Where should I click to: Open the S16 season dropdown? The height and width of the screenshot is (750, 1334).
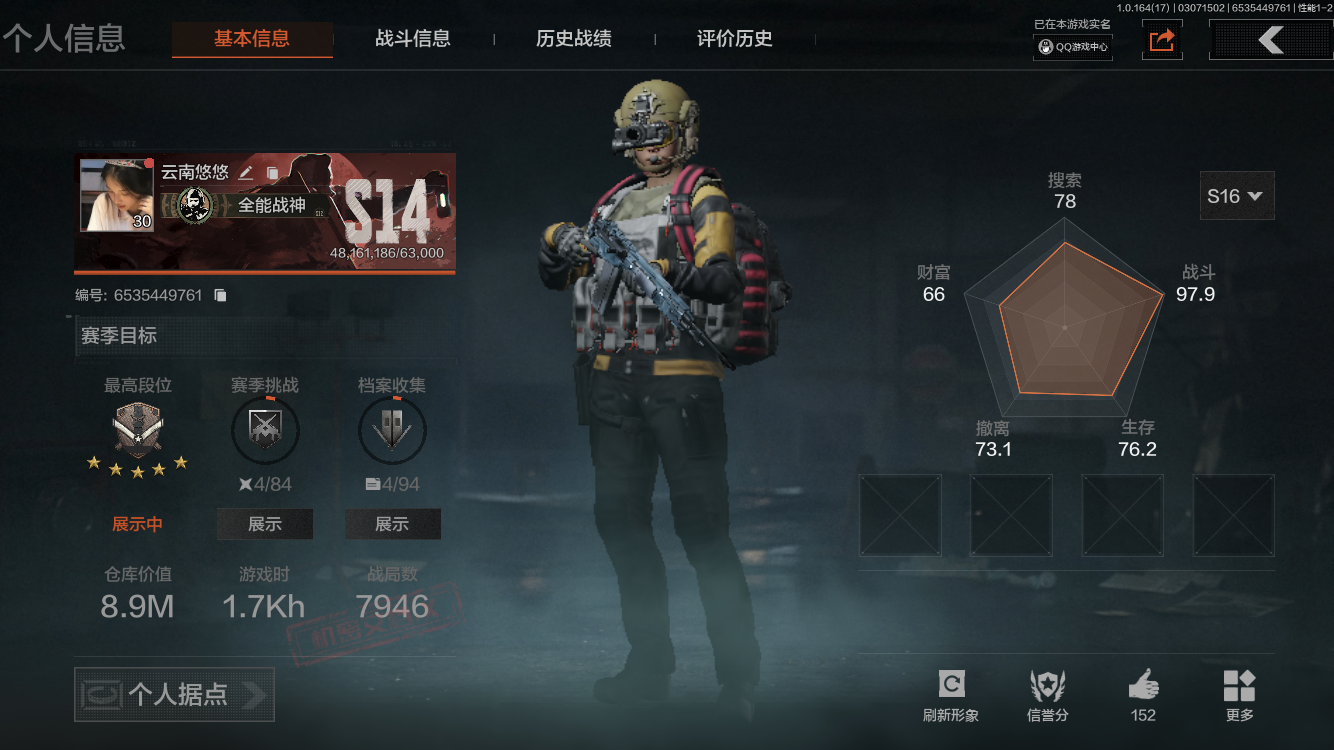click(1236, 196)
